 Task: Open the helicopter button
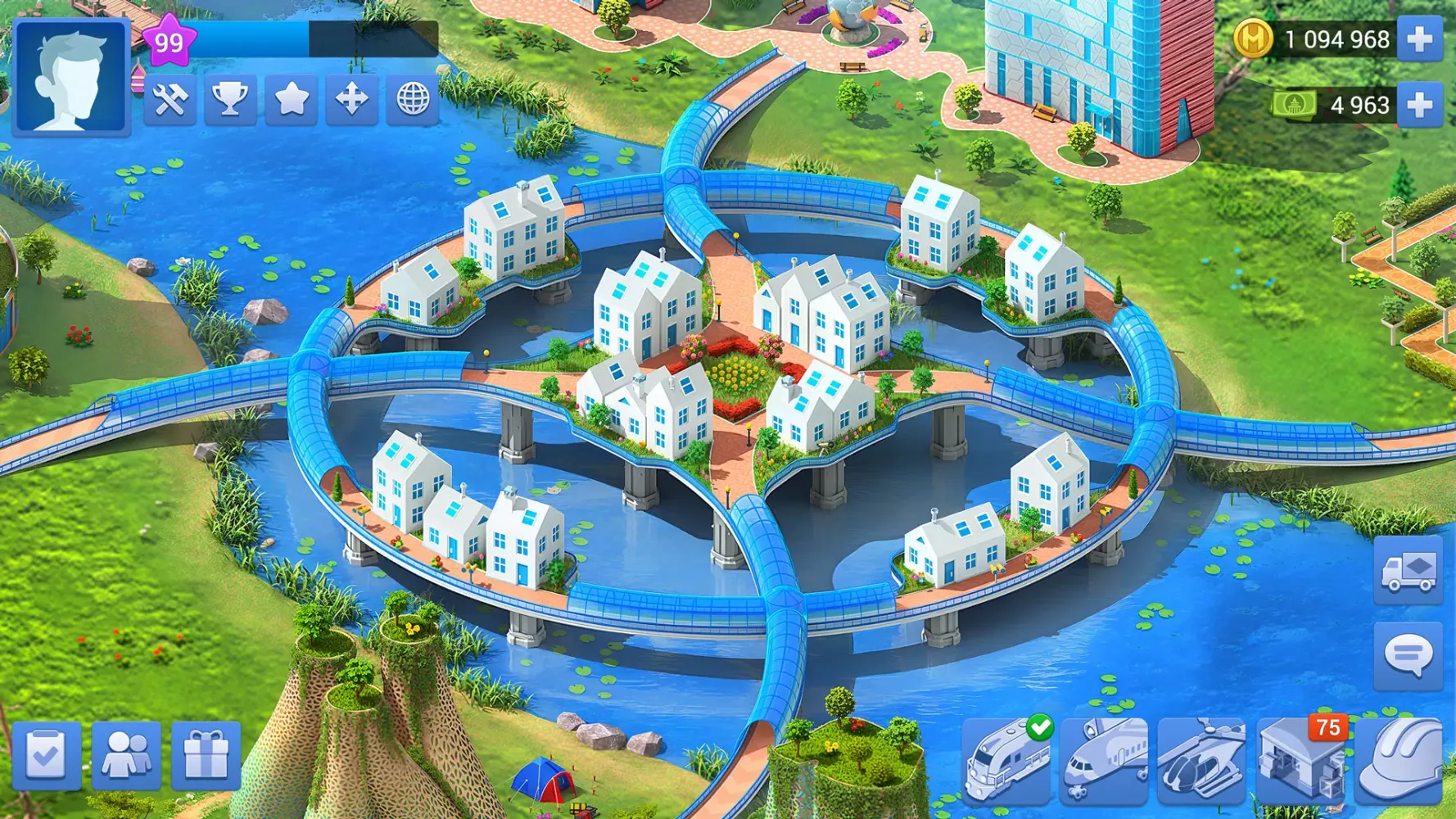click(1201, 759)
